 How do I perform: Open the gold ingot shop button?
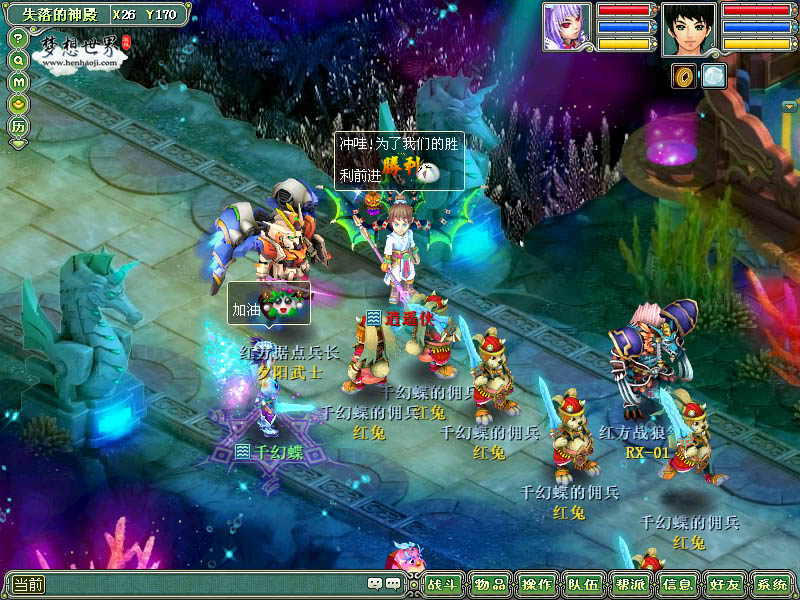click(18, 104)
